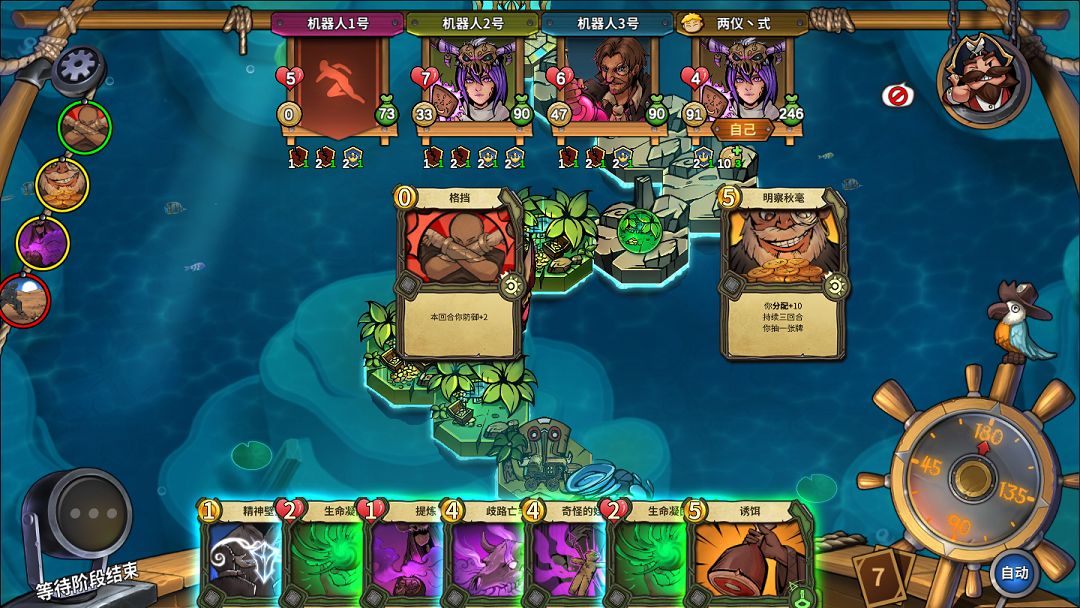Click the pirate captain portrait
The image size is (1080, 608).
pos(983,78)
